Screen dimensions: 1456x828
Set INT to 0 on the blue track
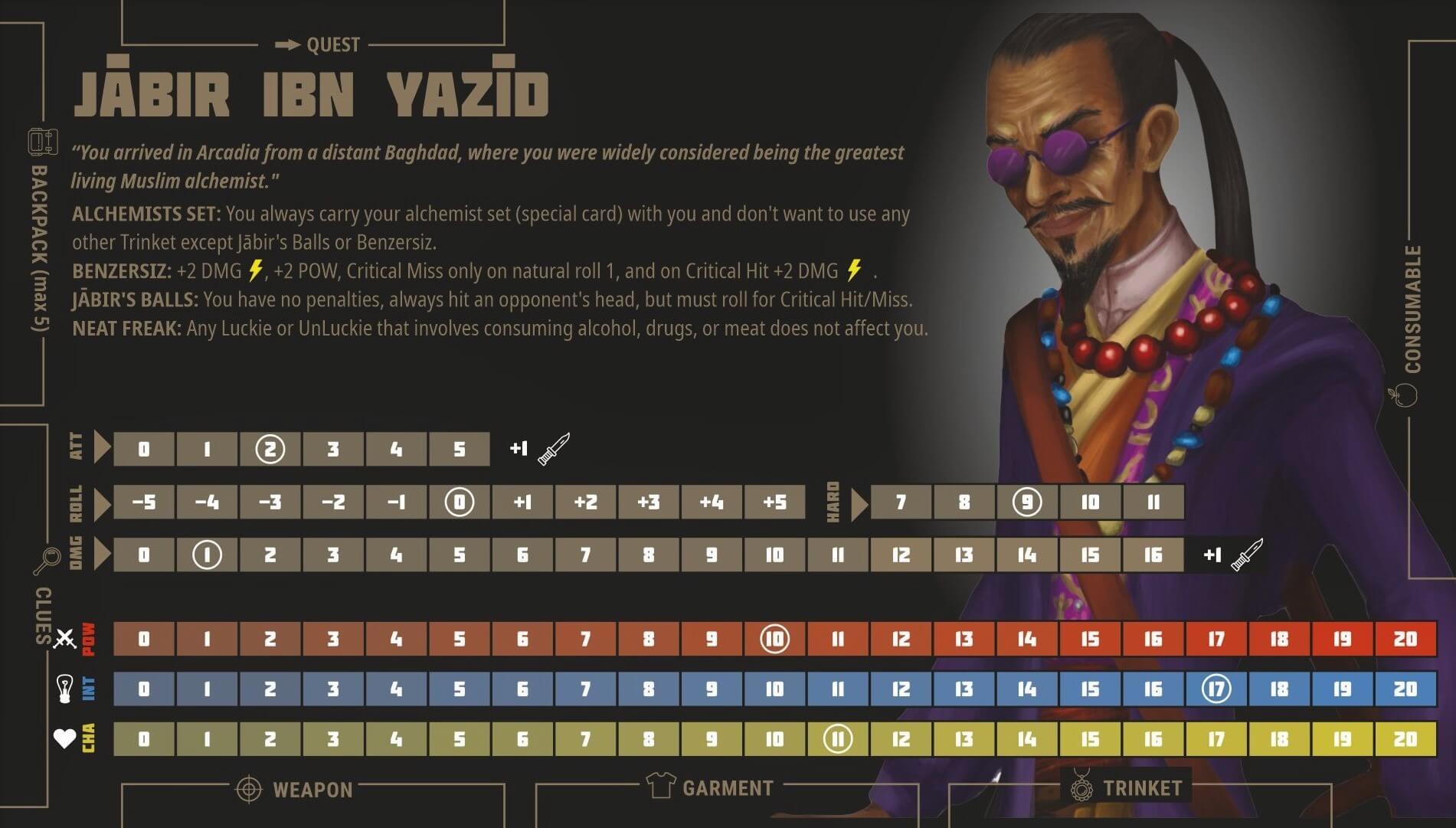[144, 689]
